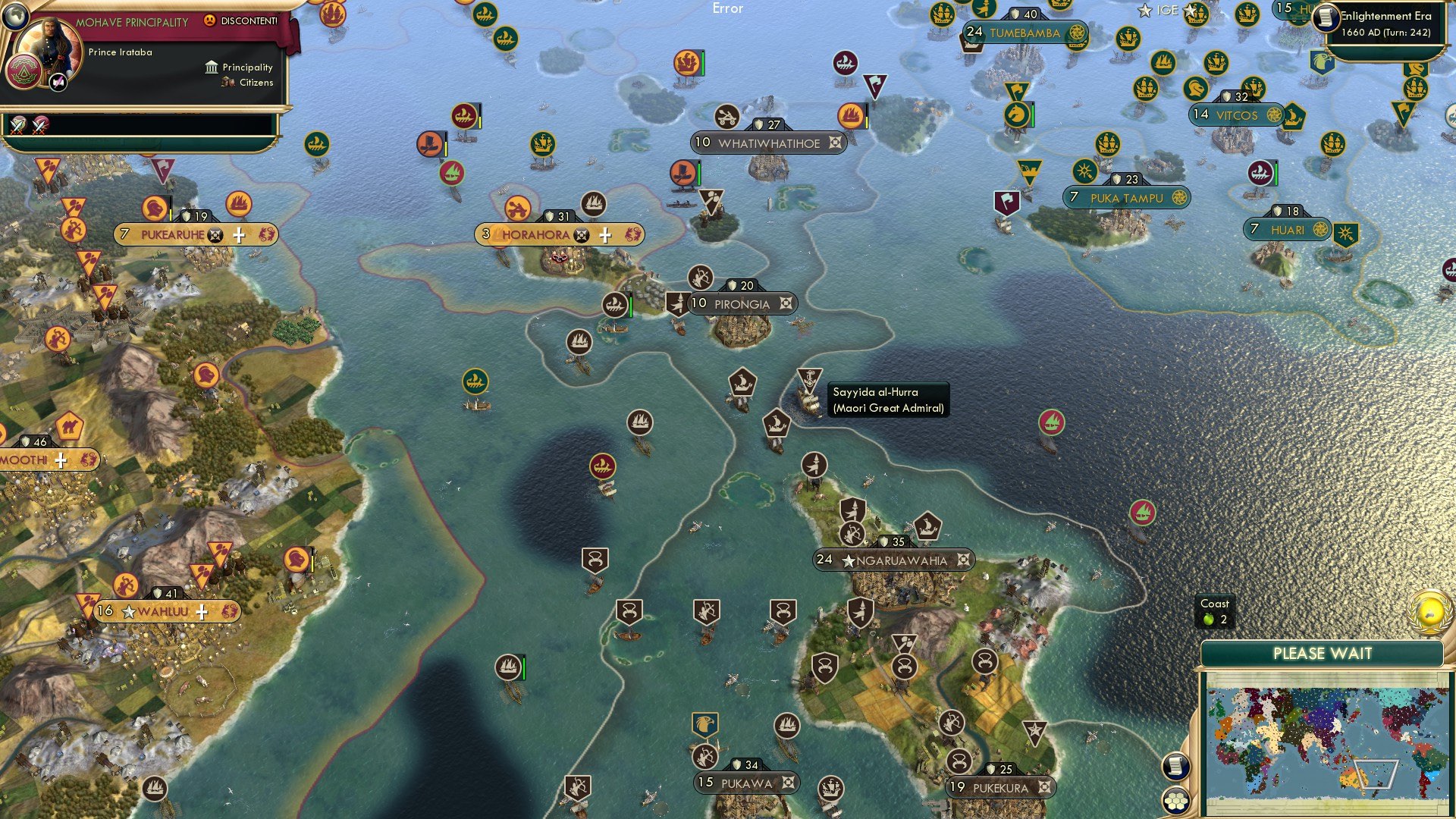Open the Ngaruawahia city banner
This screenshot has height=819, width=1456.
pos(895,560)
